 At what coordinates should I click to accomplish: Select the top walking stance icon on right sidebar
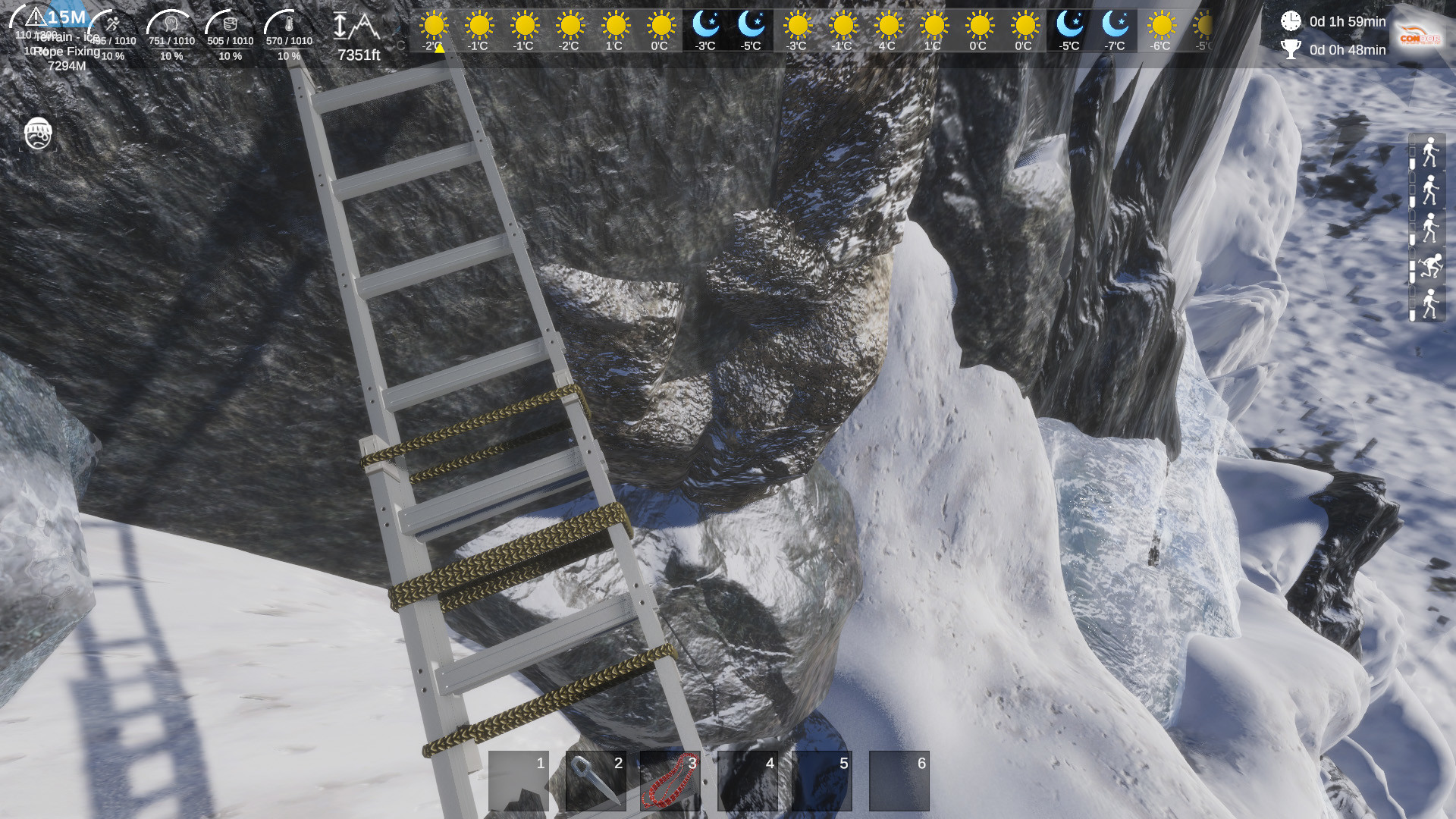[1431, 152]
